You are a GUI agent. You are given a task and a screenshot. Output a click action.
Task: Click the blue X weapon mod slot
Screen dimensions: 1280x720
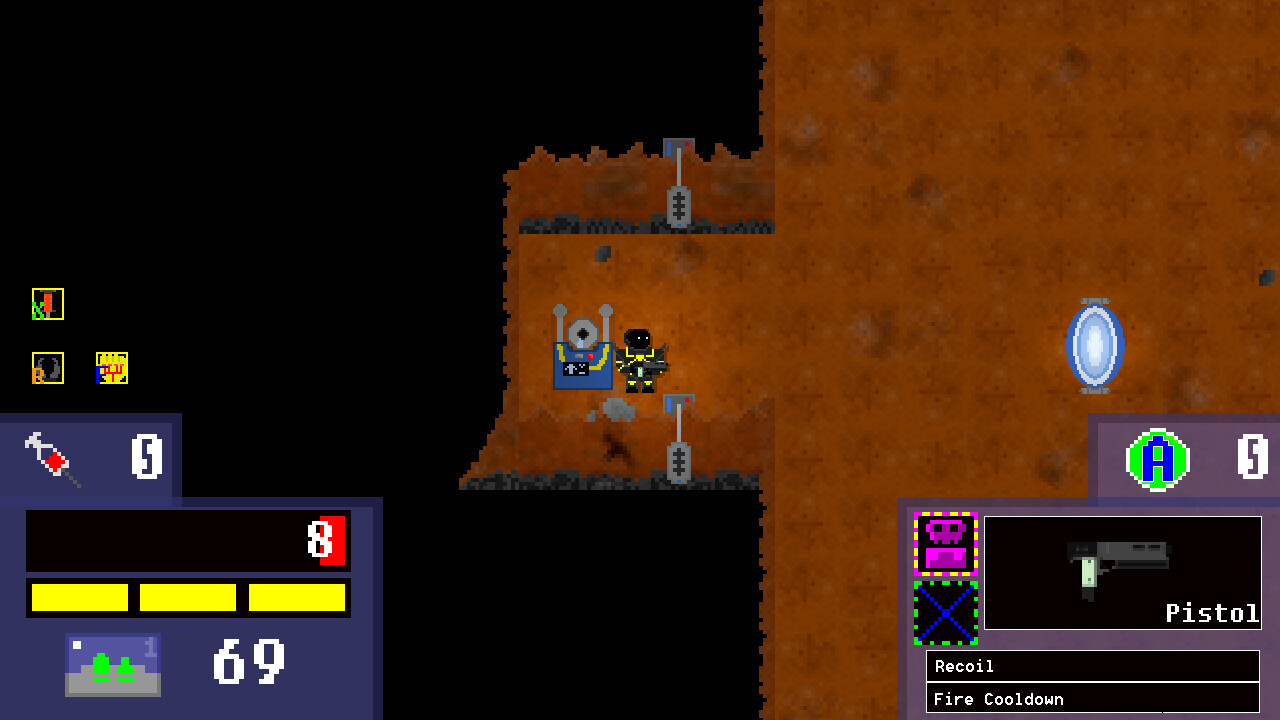(x=946, y=614)
